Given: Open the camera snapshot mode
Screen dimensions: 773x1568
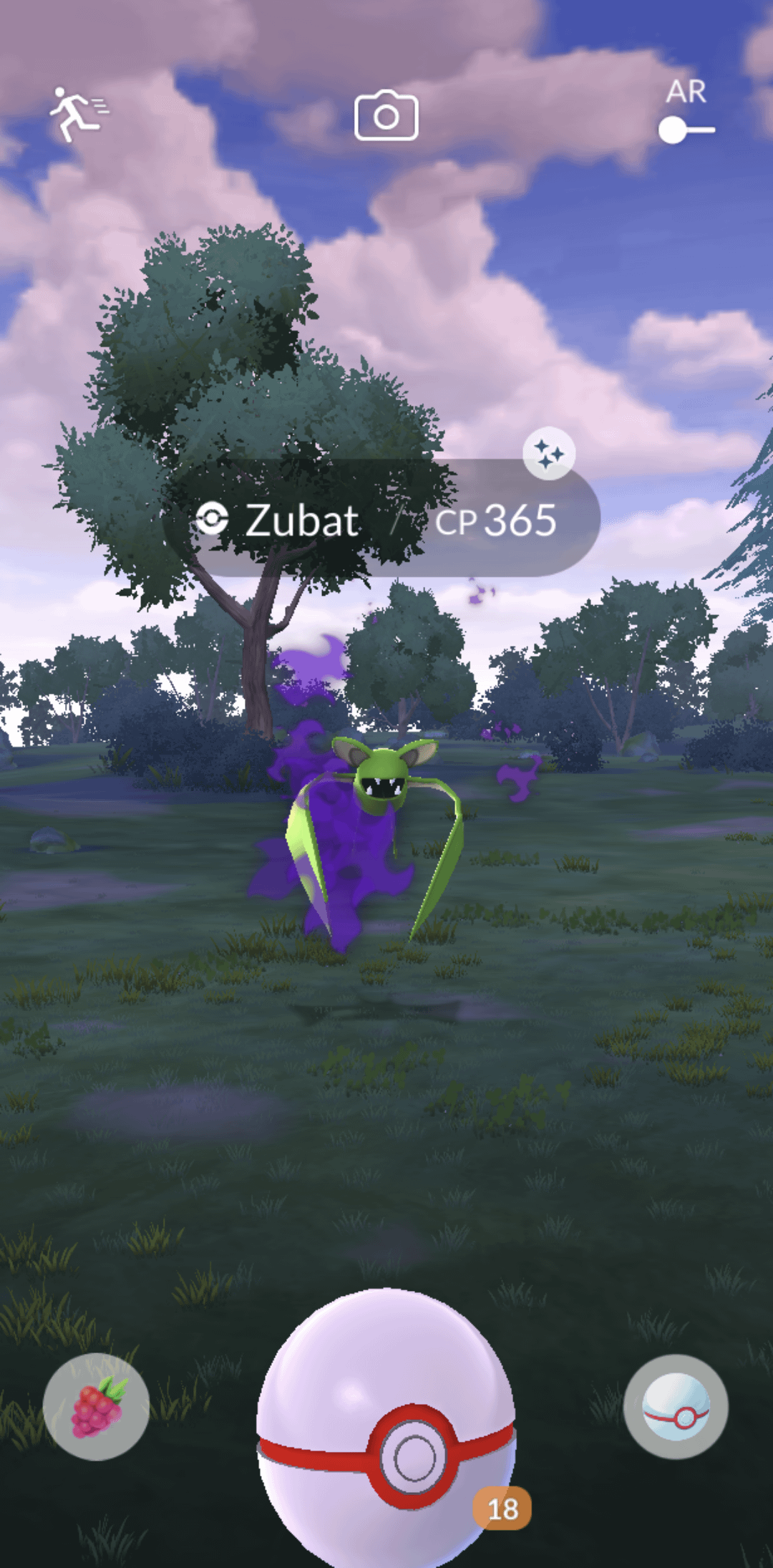Looking at the screenshot, I should (x=386, y=115).
